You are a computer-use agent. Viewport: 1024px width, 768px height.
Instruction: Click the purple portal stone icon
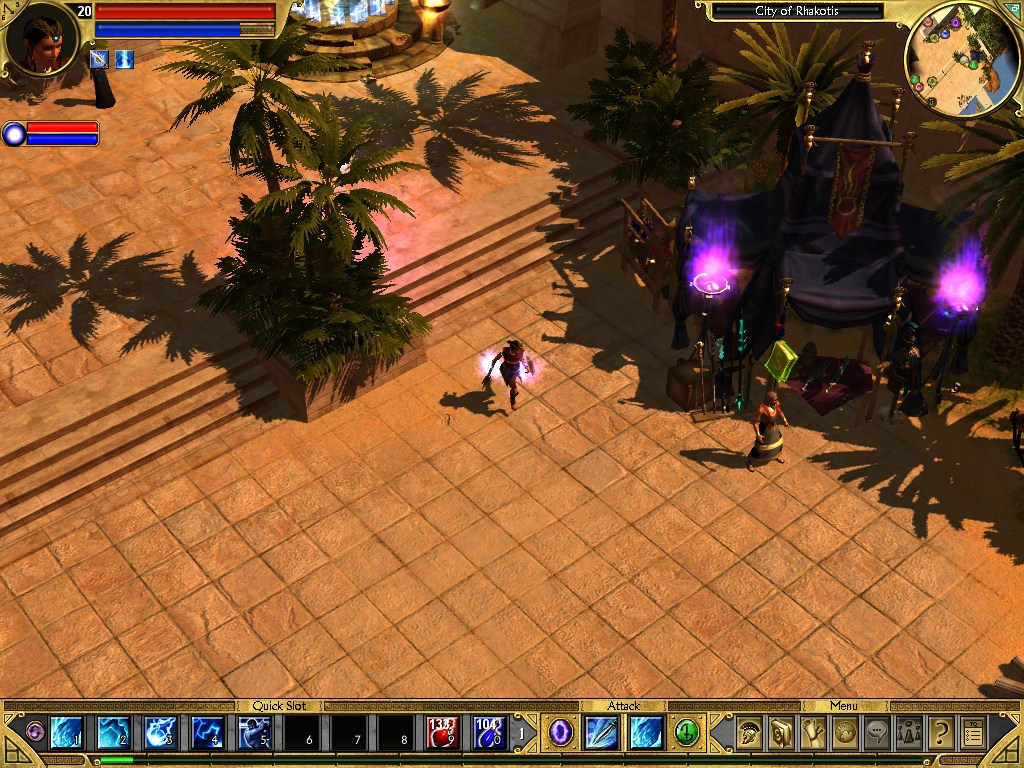(x=561, y=733)
